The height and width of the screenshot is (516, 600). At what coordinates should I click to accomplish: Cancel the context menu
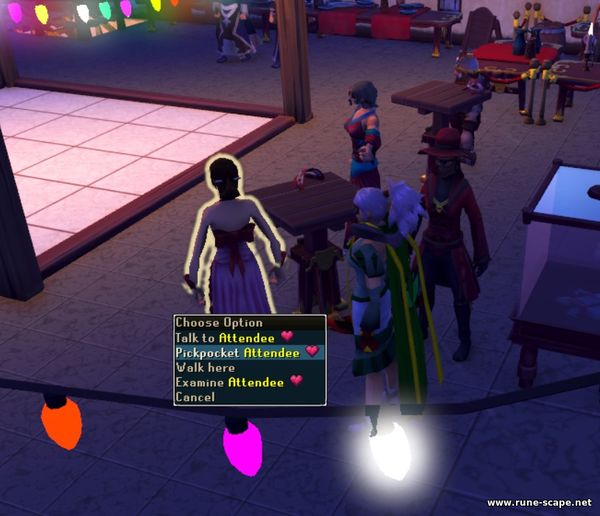click(194, 397)
